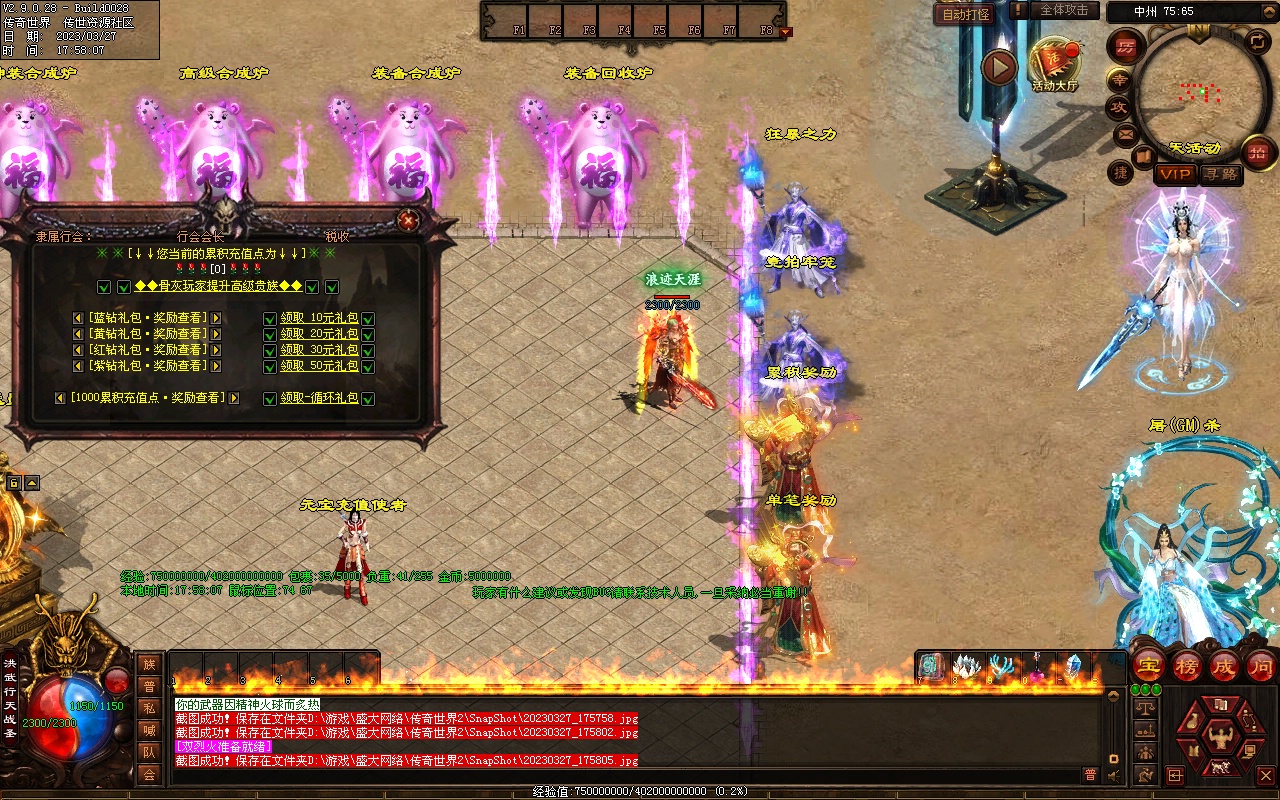Open the 宝 treasure shop button

(1150, 665)
